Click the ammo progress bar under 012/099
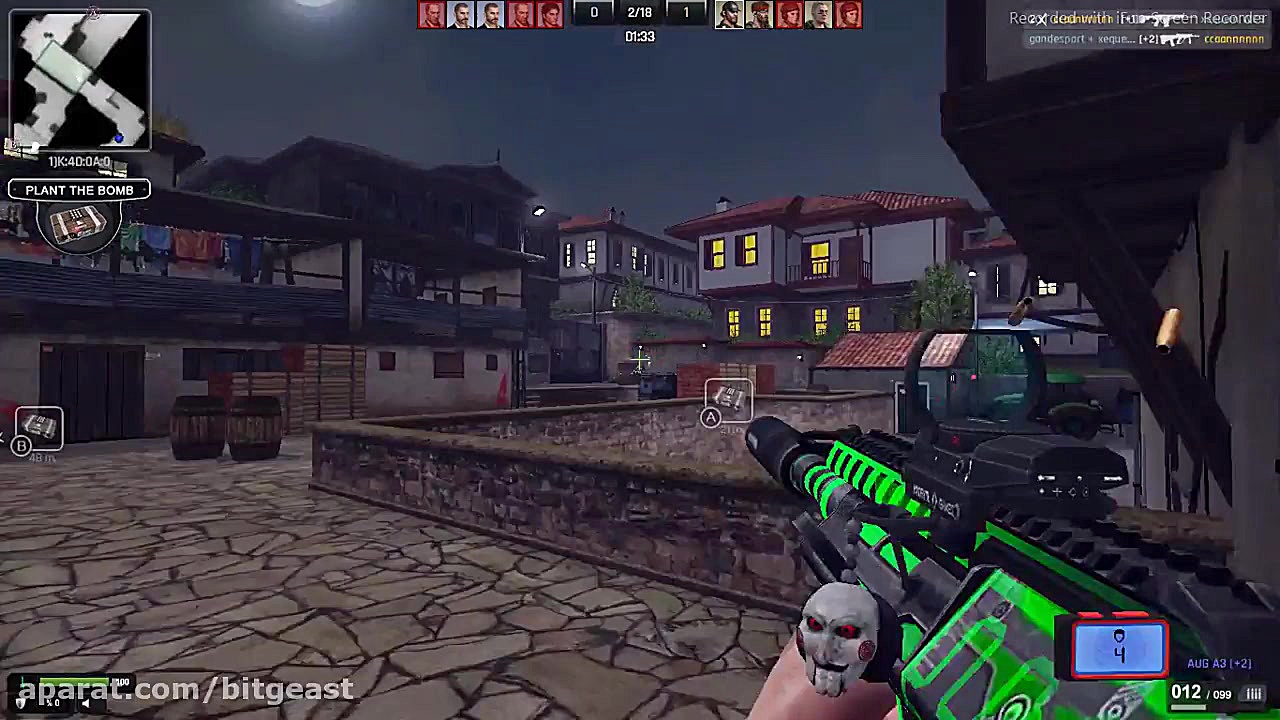 (1188, 707)
